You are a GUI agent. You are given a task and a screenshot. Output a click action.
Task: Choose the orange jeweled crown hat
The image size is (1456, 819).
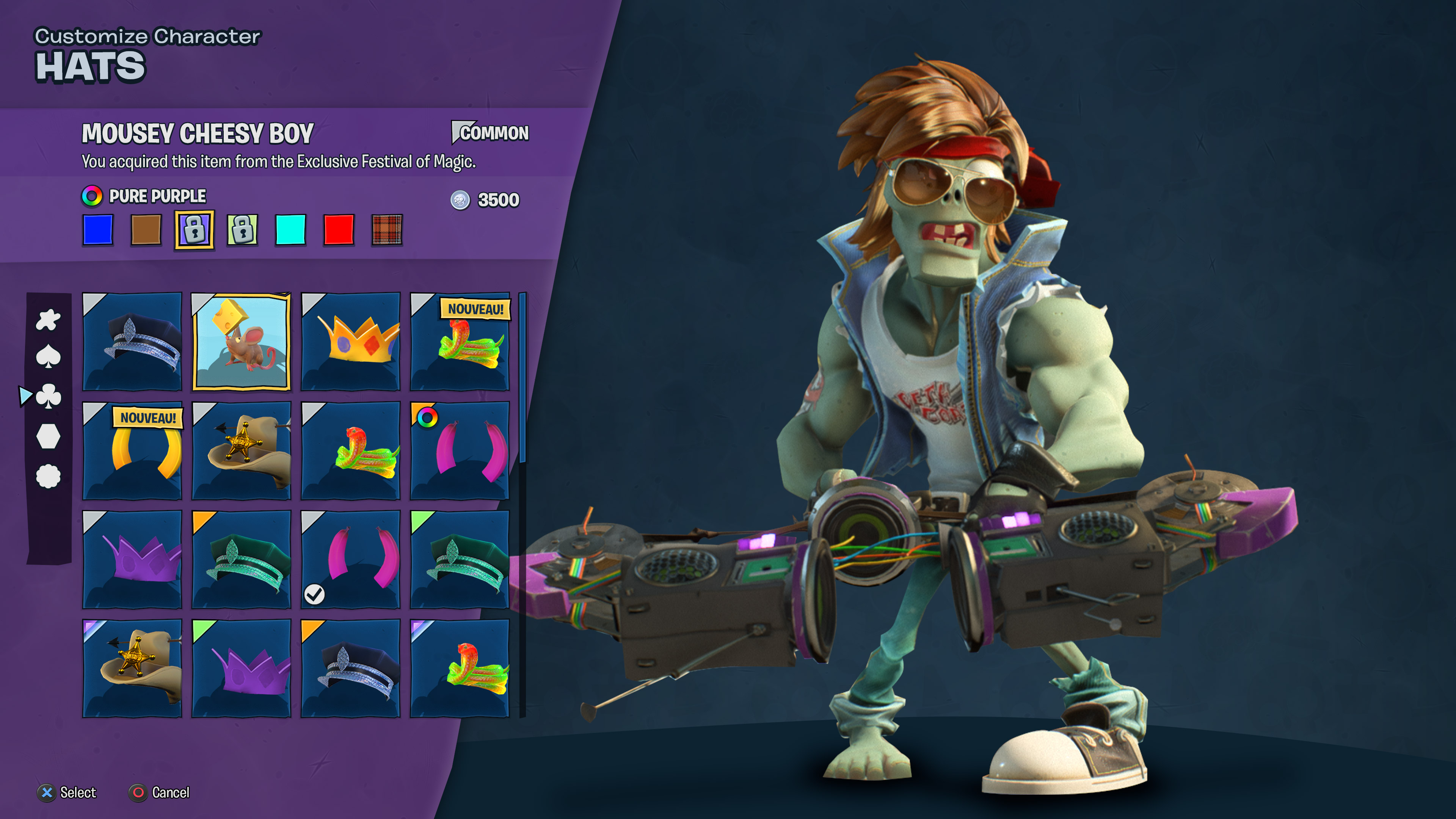[x=350, y=341]
